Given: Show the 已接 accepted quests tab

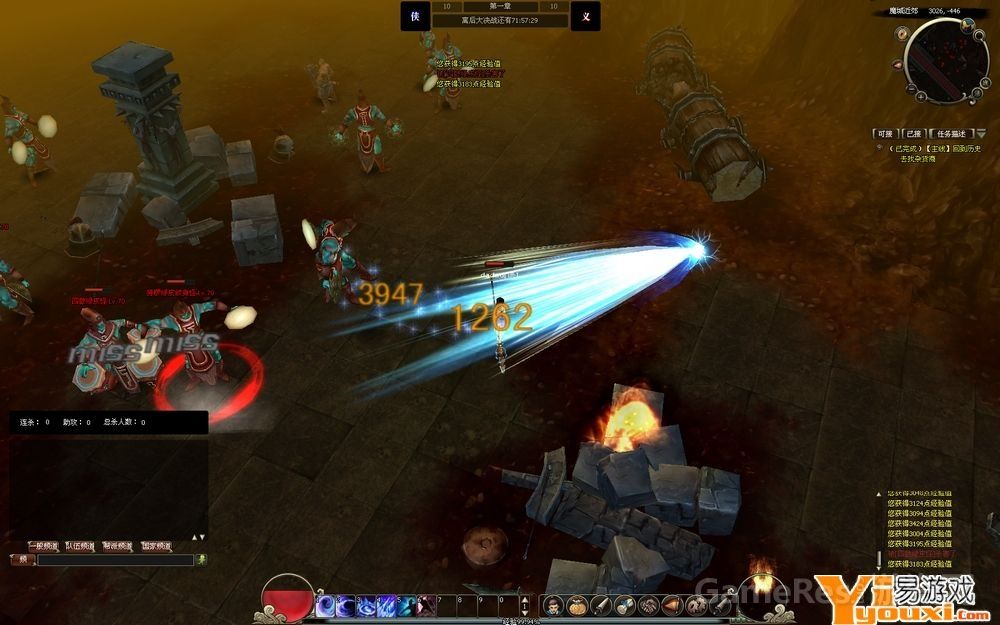Looking at the screenshot, I should [914, 133].
